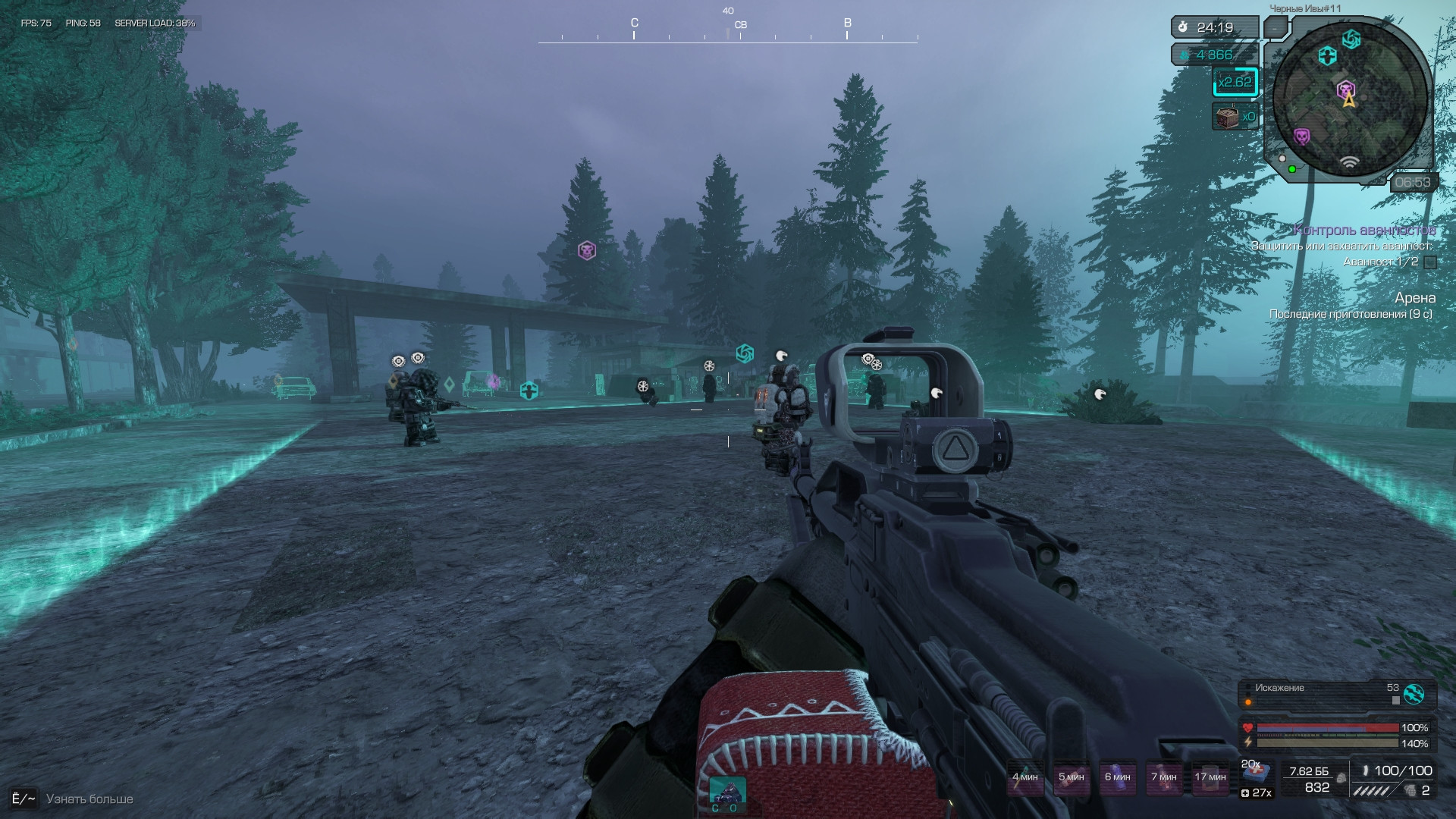Screen dimensions: 1456x819
Task: Select the 6 min buff slot
Action: [x=1117, y=777]
